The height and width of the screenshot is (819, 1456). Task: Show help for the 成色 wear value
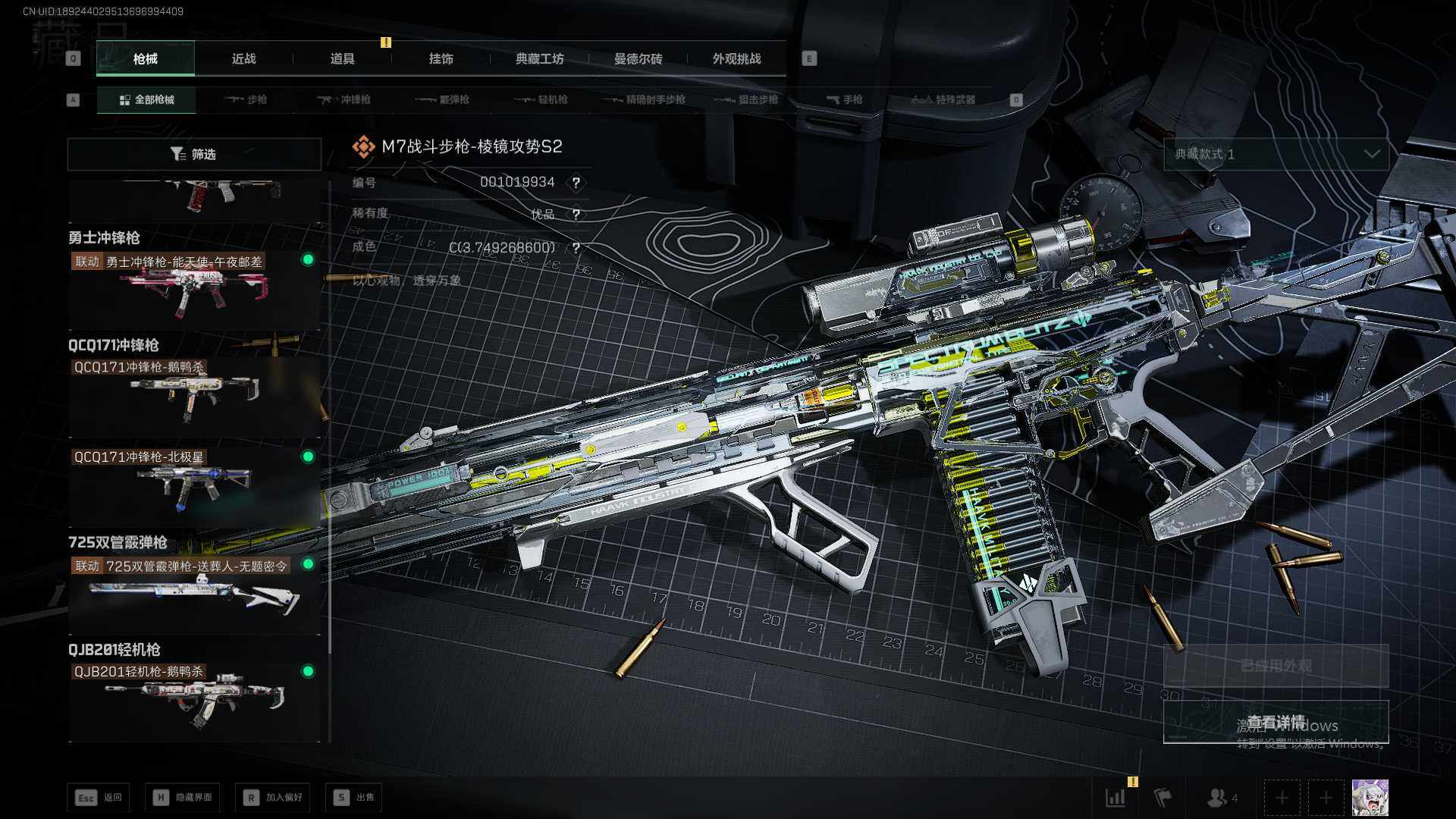pos(576,248)
